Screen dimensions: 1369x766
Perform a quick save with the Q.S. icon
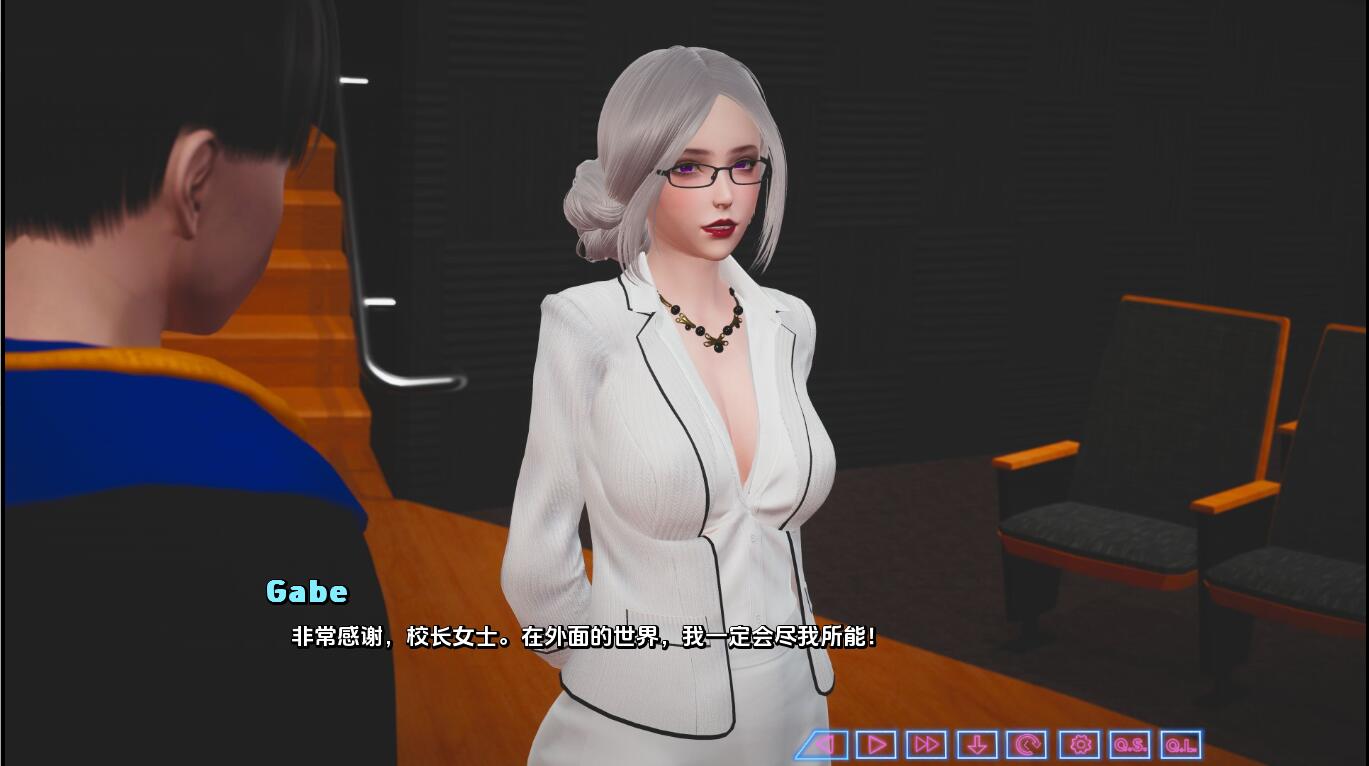[1129, 744]
